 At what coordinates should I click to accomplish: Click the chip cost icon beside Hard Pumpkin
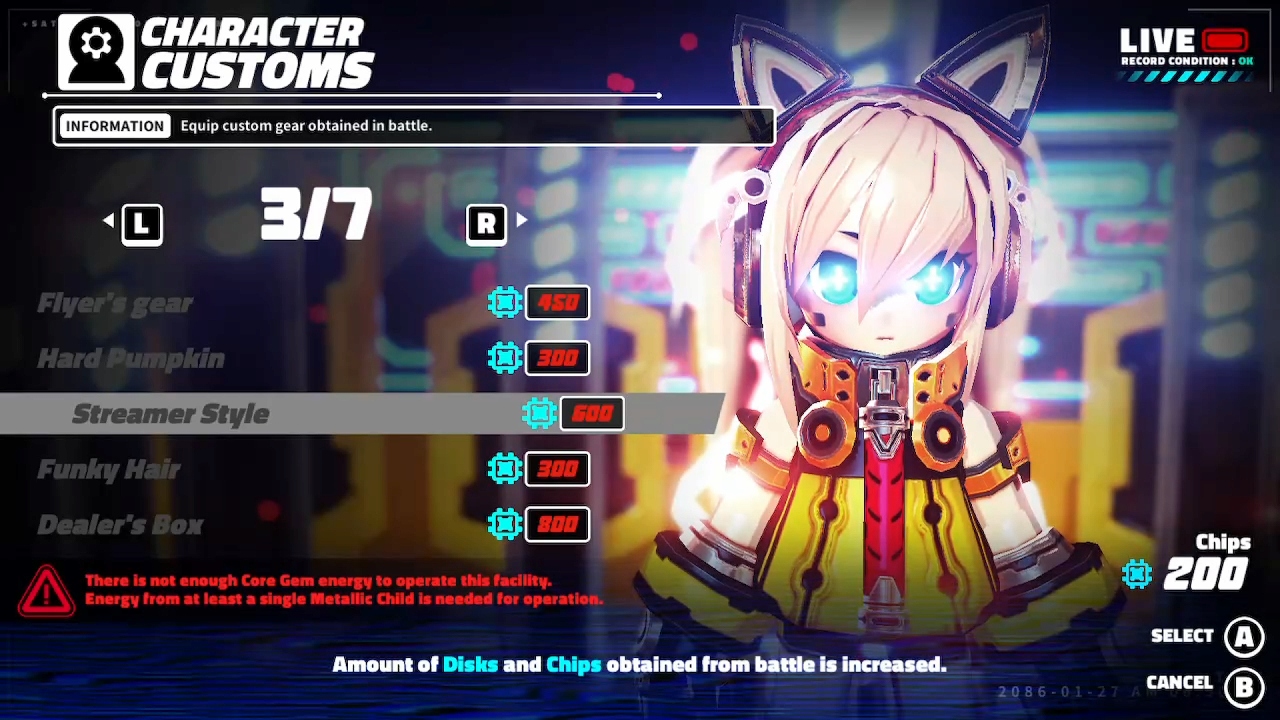tap(505, 358)
